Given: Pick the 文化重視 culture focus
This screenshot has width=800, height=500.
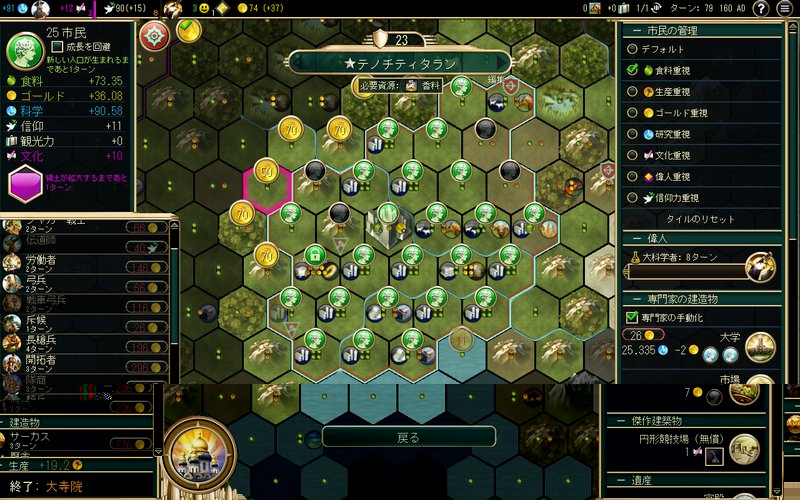Looking at the screenshot, I should click(x=633, y=155).
